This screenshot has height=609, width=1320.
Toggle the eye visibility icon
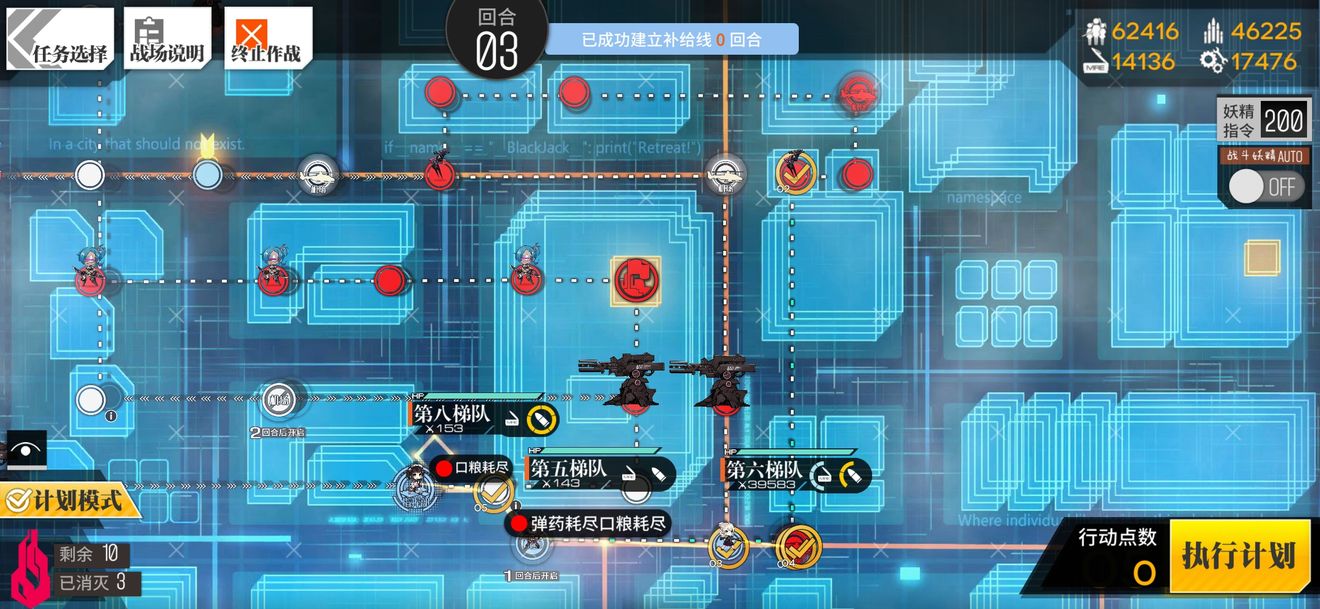(22, 451)
